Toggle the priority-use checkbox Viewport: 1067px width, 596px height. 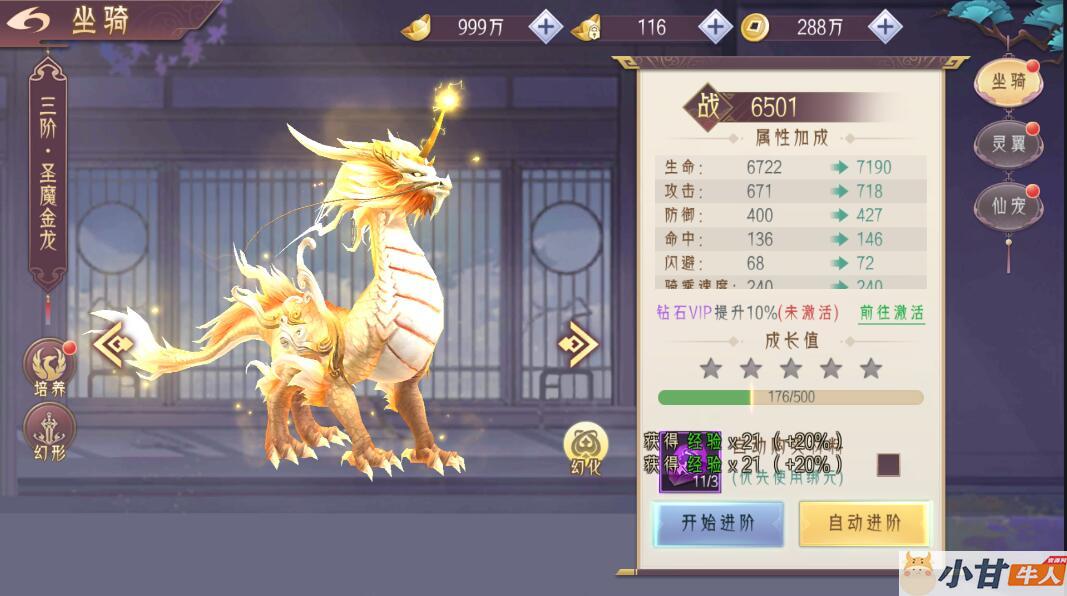click(888, 465)
